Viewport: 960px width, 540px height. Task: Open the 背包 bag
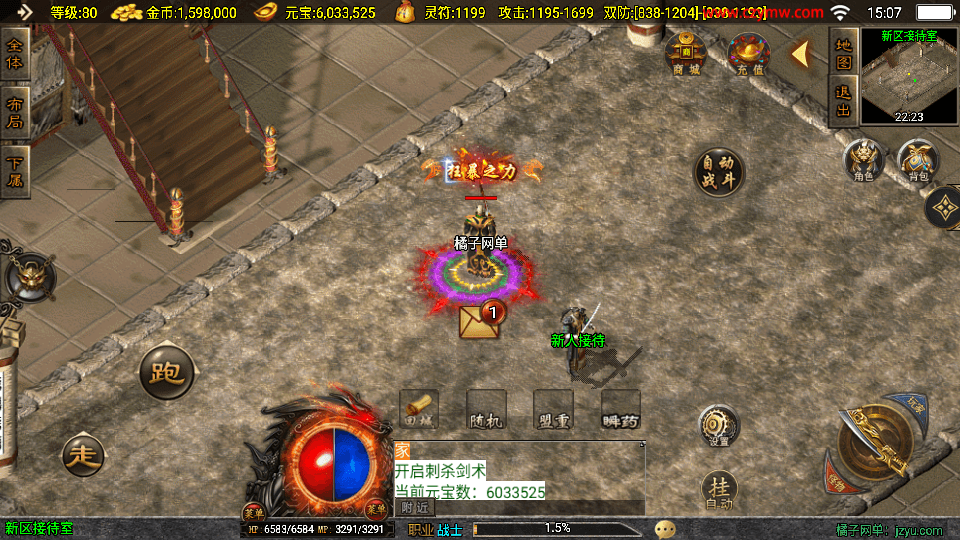point(918,160)
